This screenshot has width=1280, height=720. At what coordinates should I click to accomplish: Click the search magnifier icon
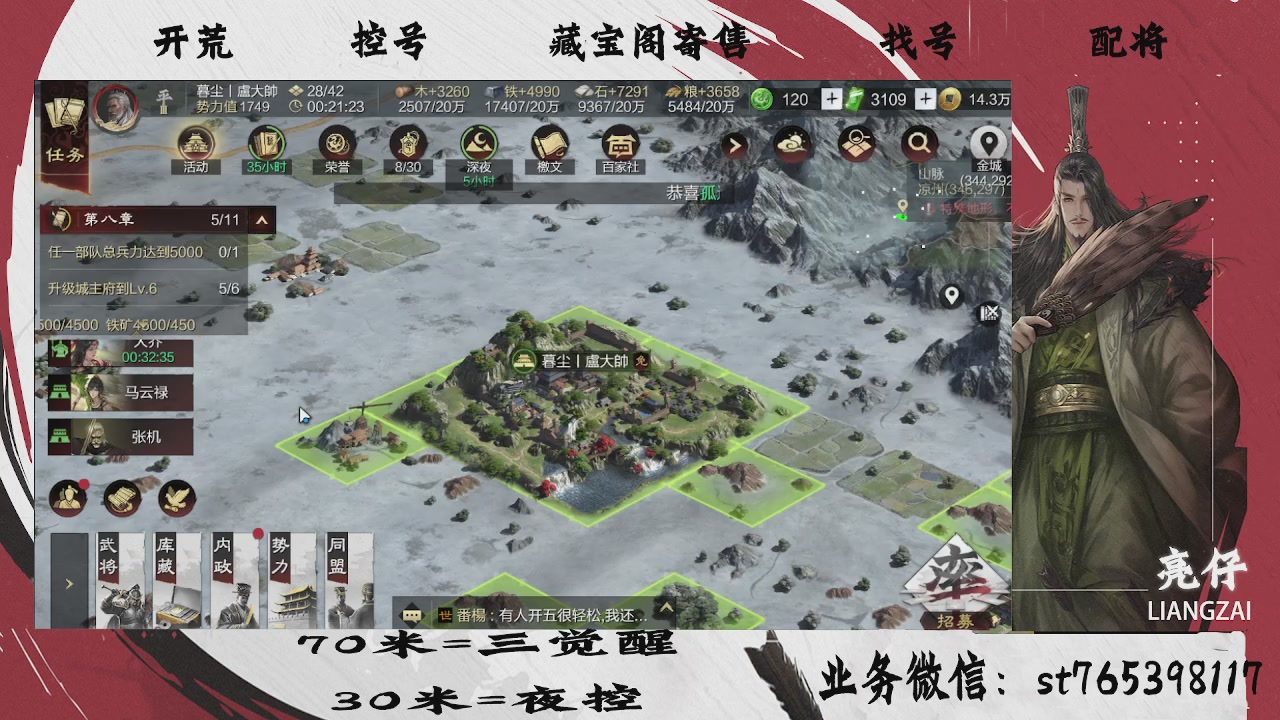coord(919,142)
